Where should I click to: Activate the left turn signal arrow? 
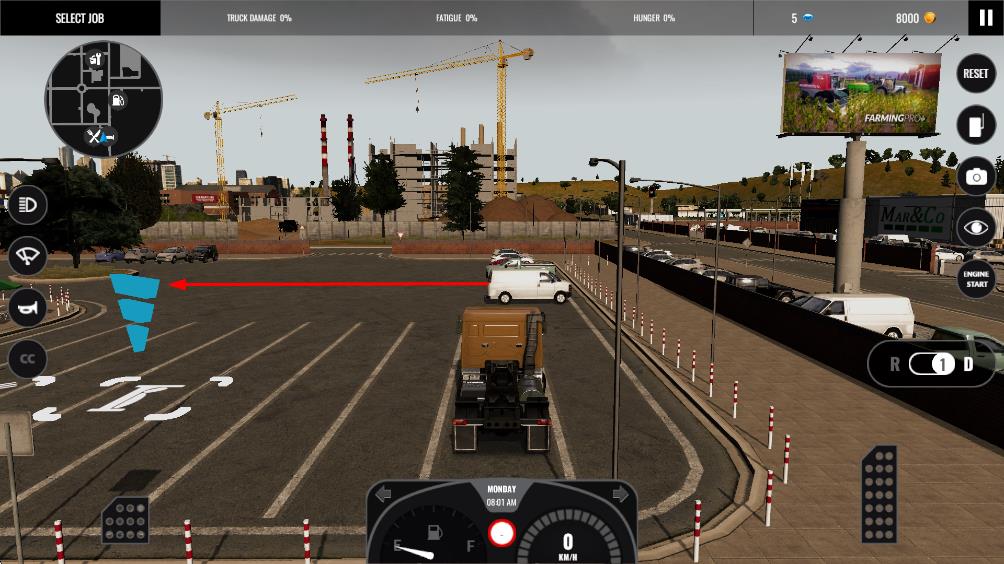383,494
